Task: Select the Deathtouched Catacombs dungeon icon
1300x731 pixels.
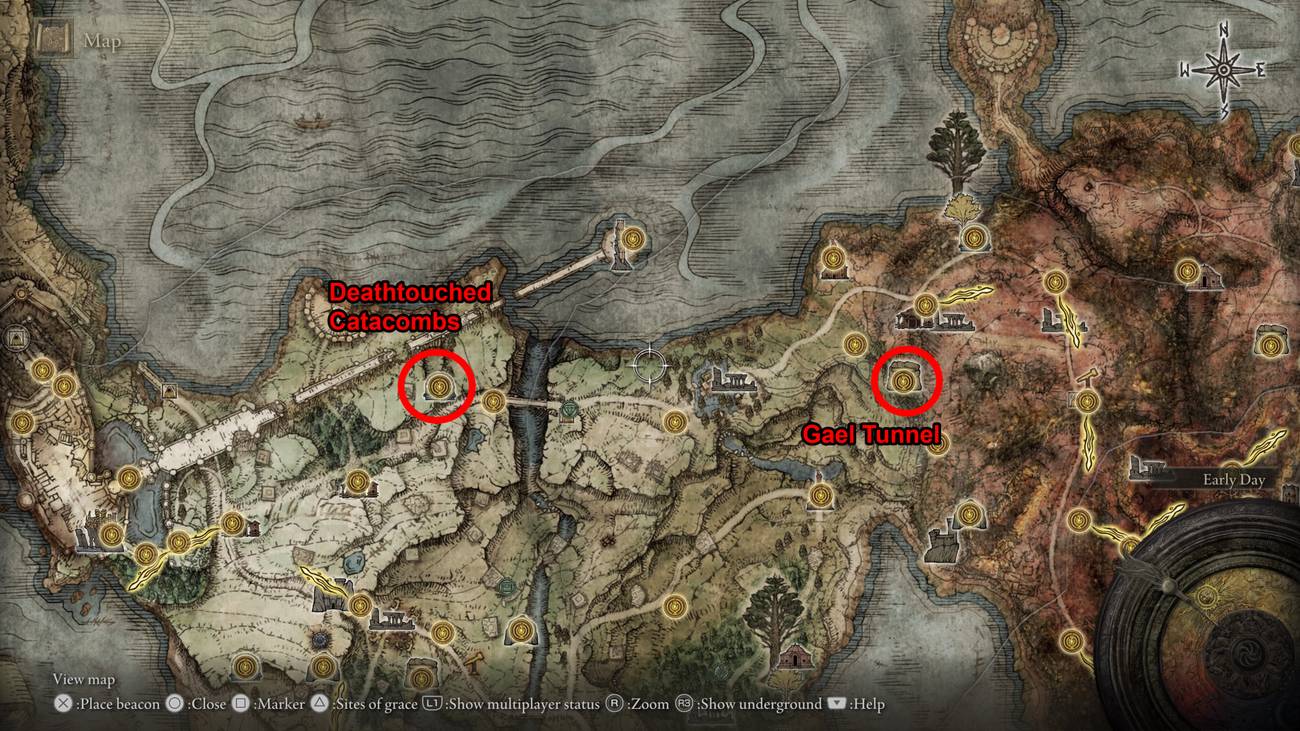Action: click(438, 385)
